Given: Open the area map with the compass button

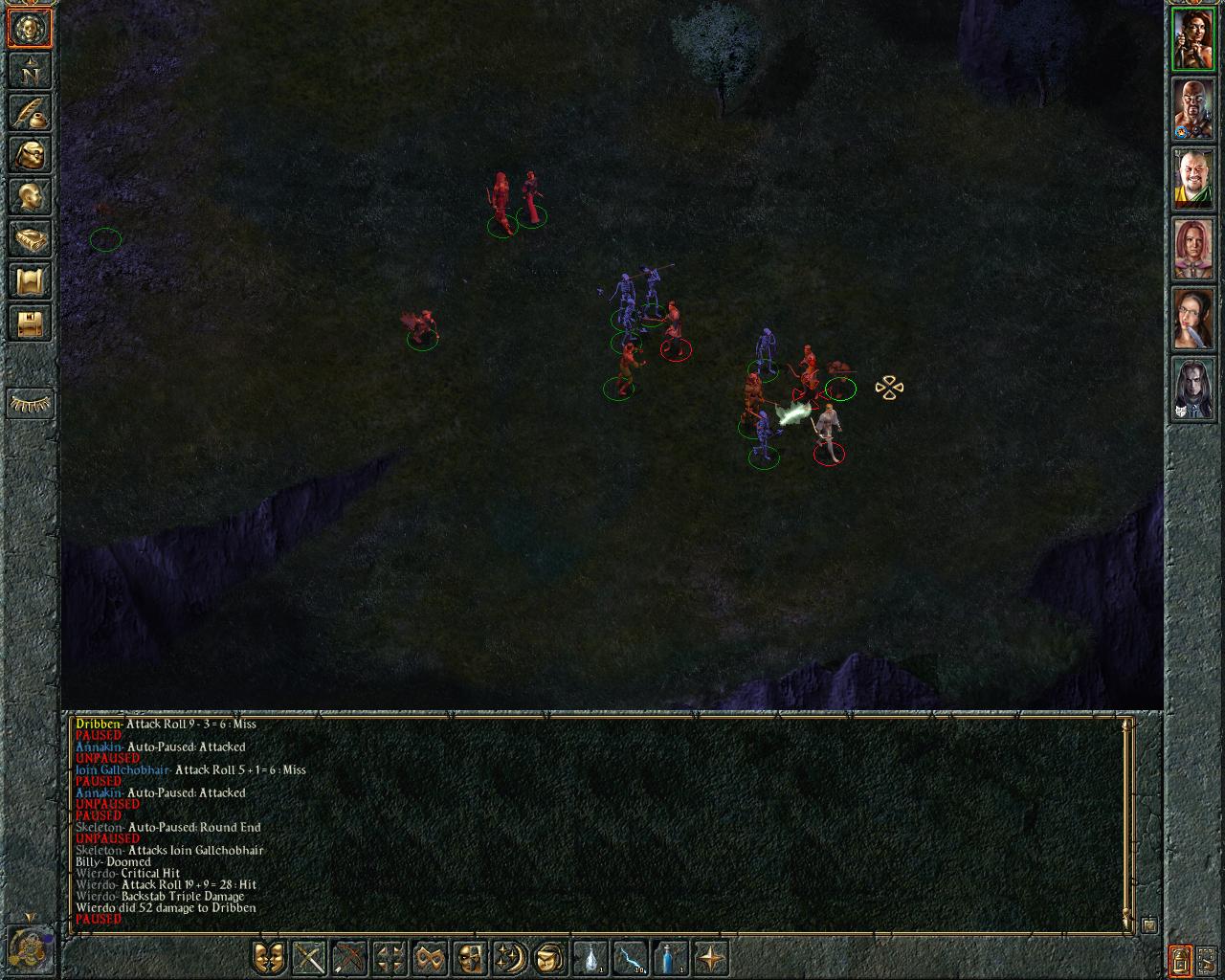Looking at the screenshot, I should coord(30,70).
